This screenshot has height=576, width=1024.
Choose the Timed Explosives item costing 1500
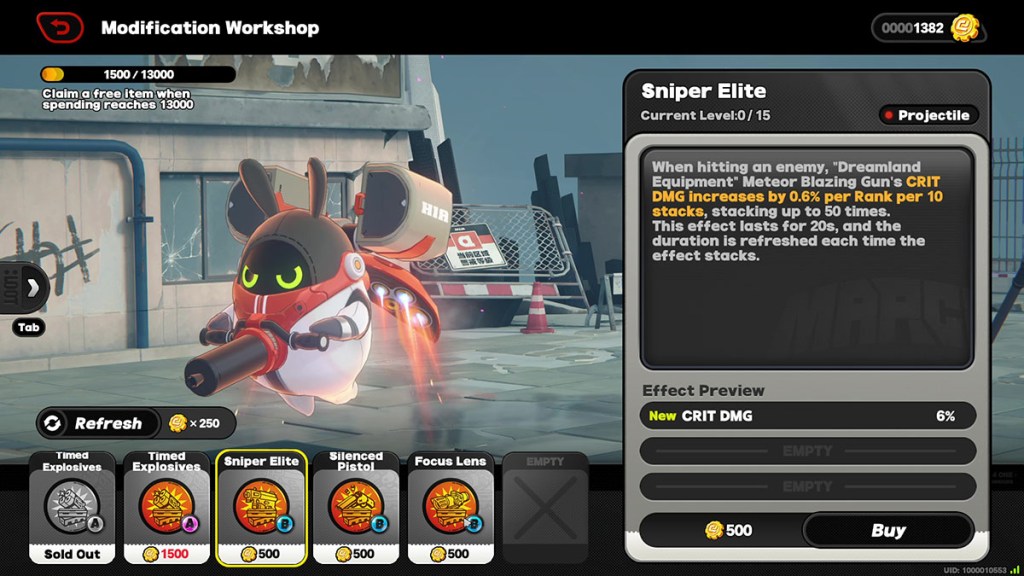[167, 507]
